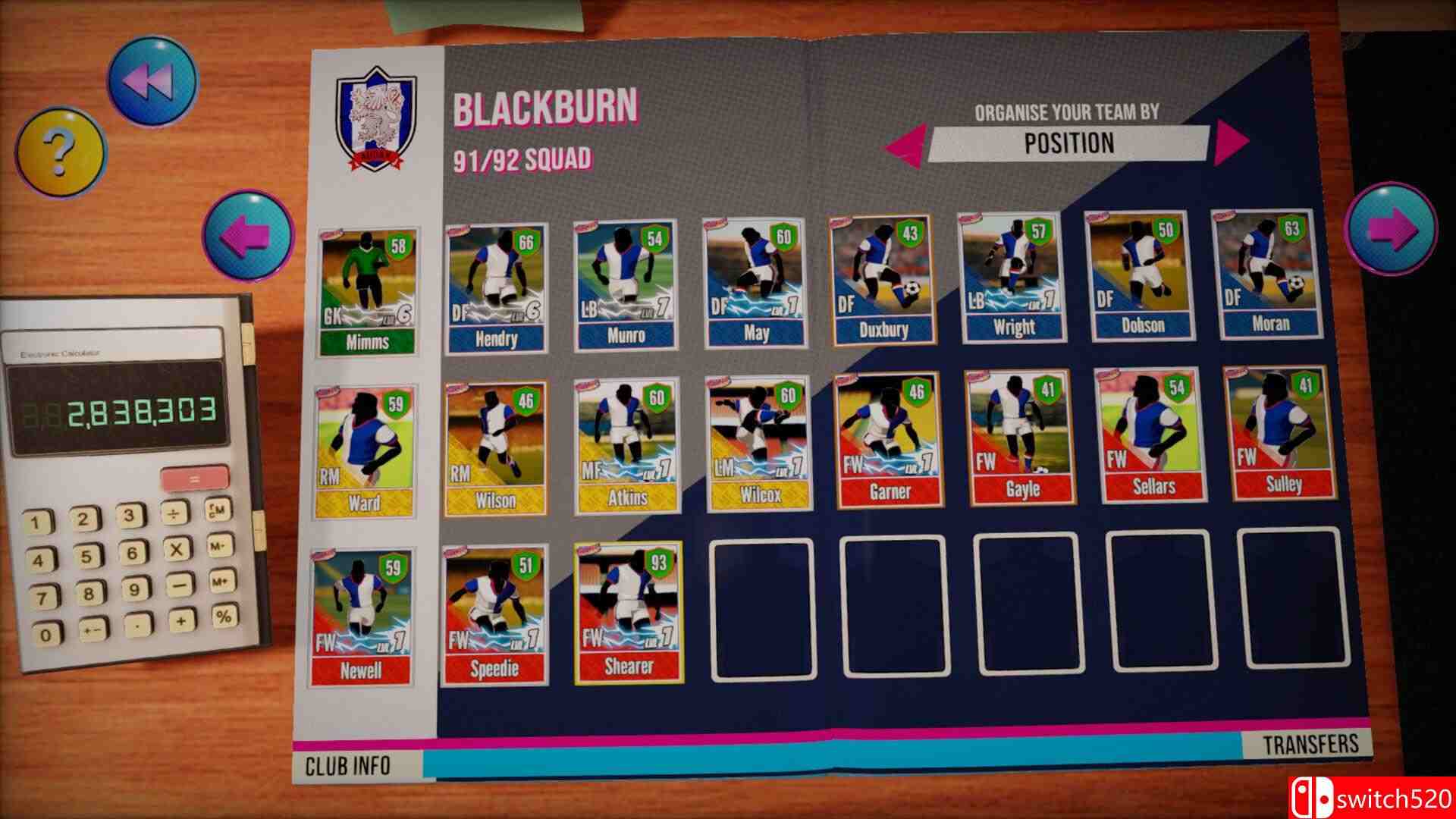Open help with the yellow question mark
This screenshot has width=1456, height=819.
point(61,150)
